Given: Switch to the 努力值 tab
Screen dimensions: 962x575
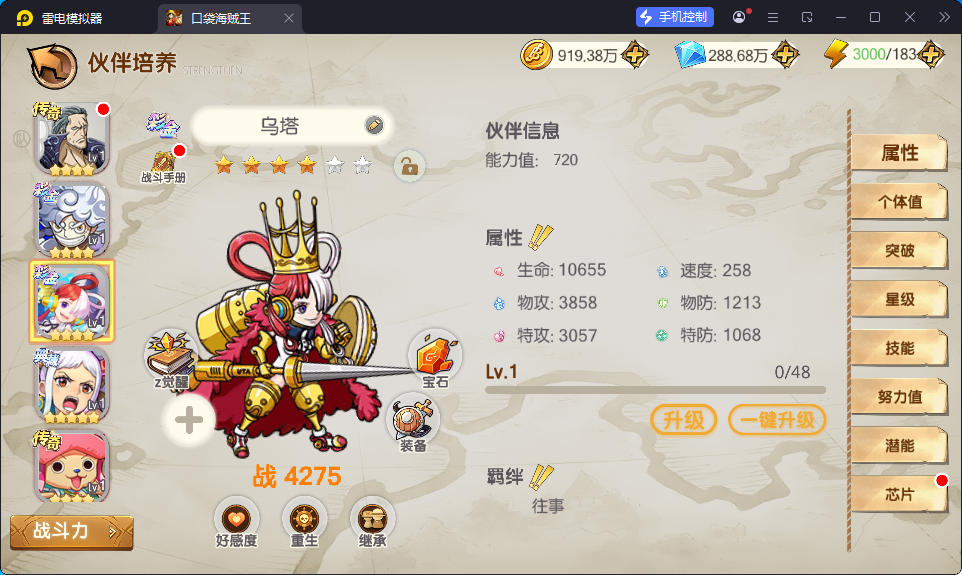Looking at the screenshot, I should pyautogui.click(x=898, y=397).
